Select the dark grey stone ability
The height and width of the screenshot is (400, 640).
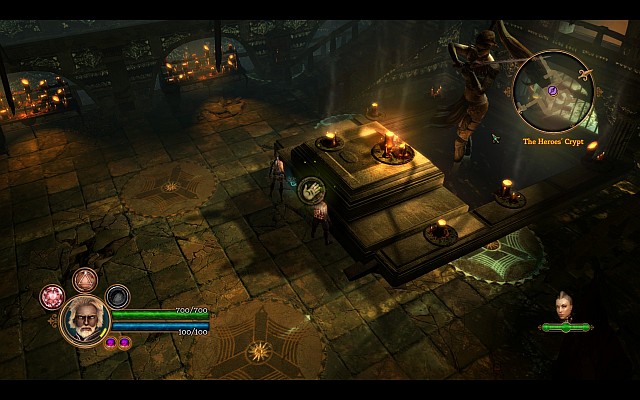[x=118, y=296]
